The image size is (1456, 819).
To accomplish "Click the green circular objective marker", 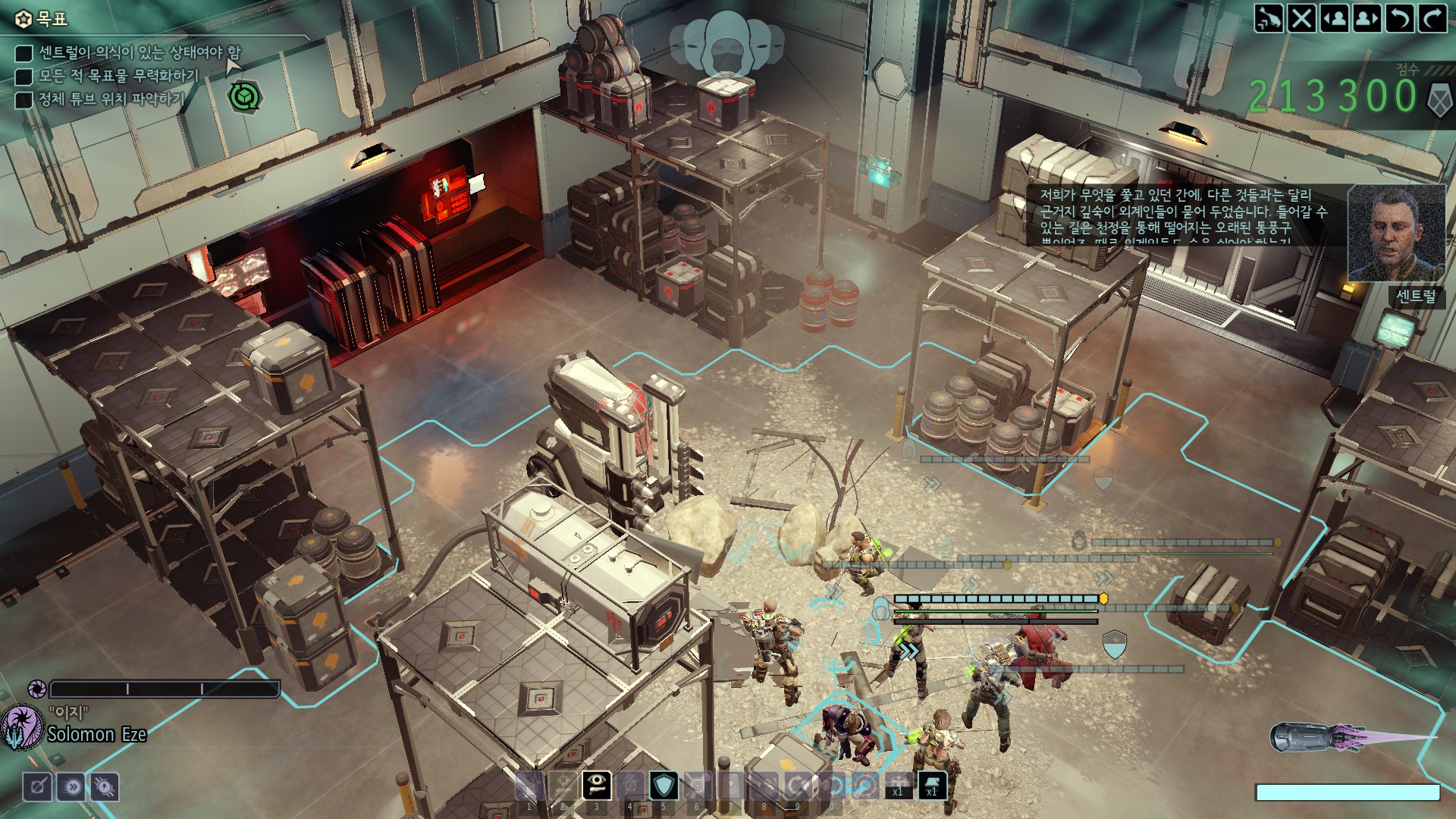I will pos(244,97).
